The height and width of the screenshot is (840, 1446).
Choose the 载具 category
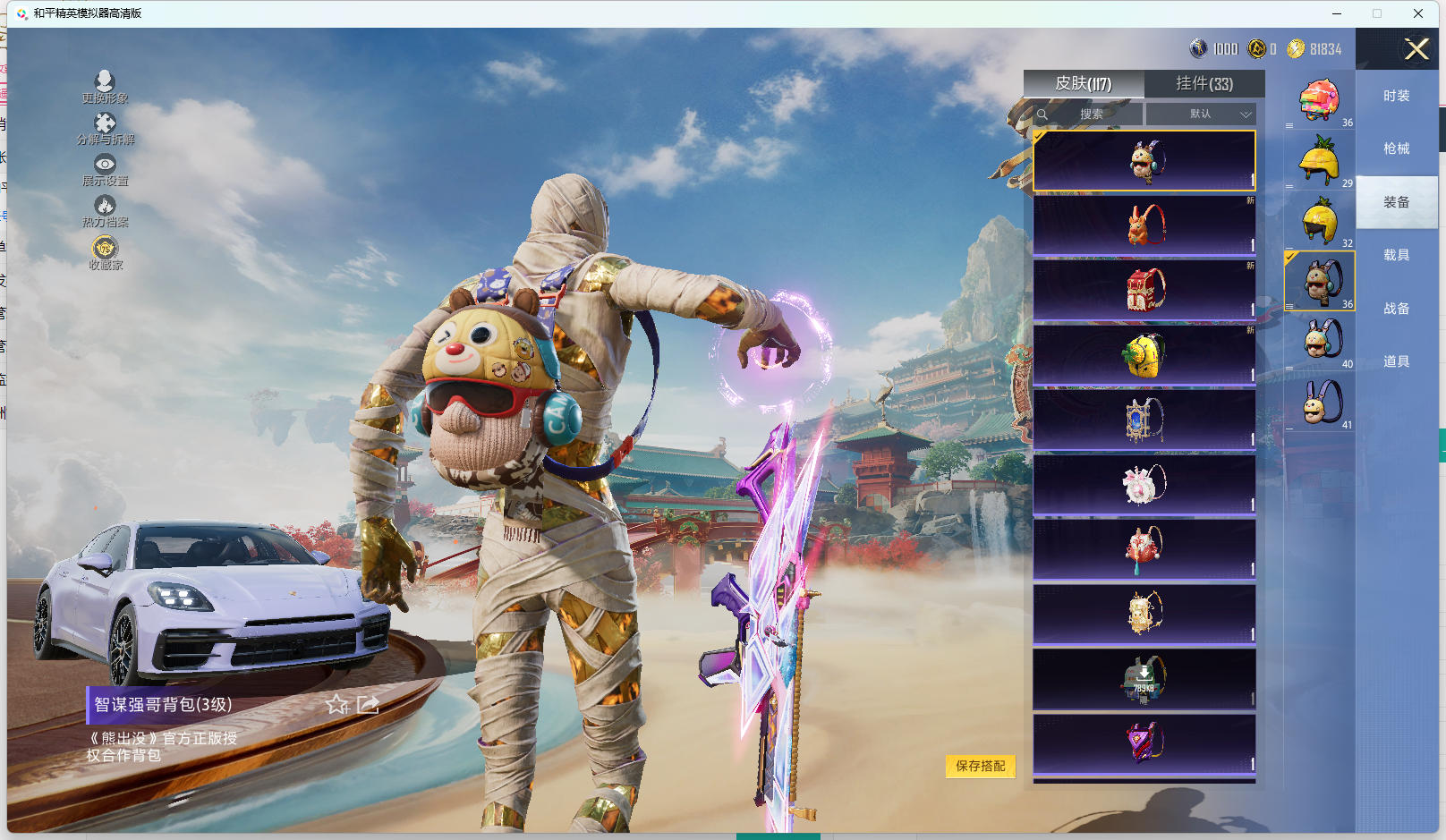1396,255
